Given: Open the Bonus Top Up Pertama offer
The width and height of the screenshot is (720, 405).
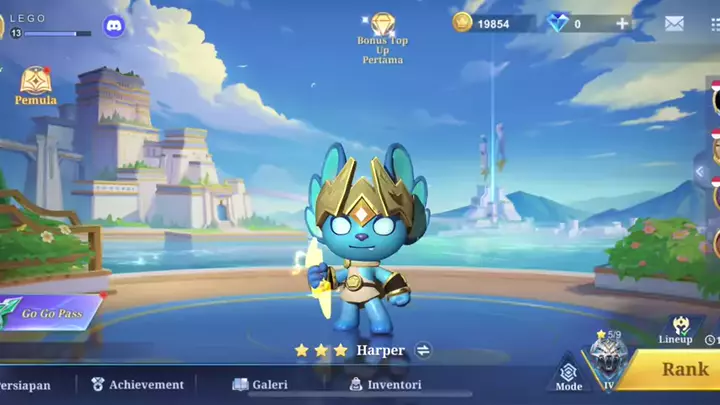Looking at the screenshot, I should (x=382, y=38).
